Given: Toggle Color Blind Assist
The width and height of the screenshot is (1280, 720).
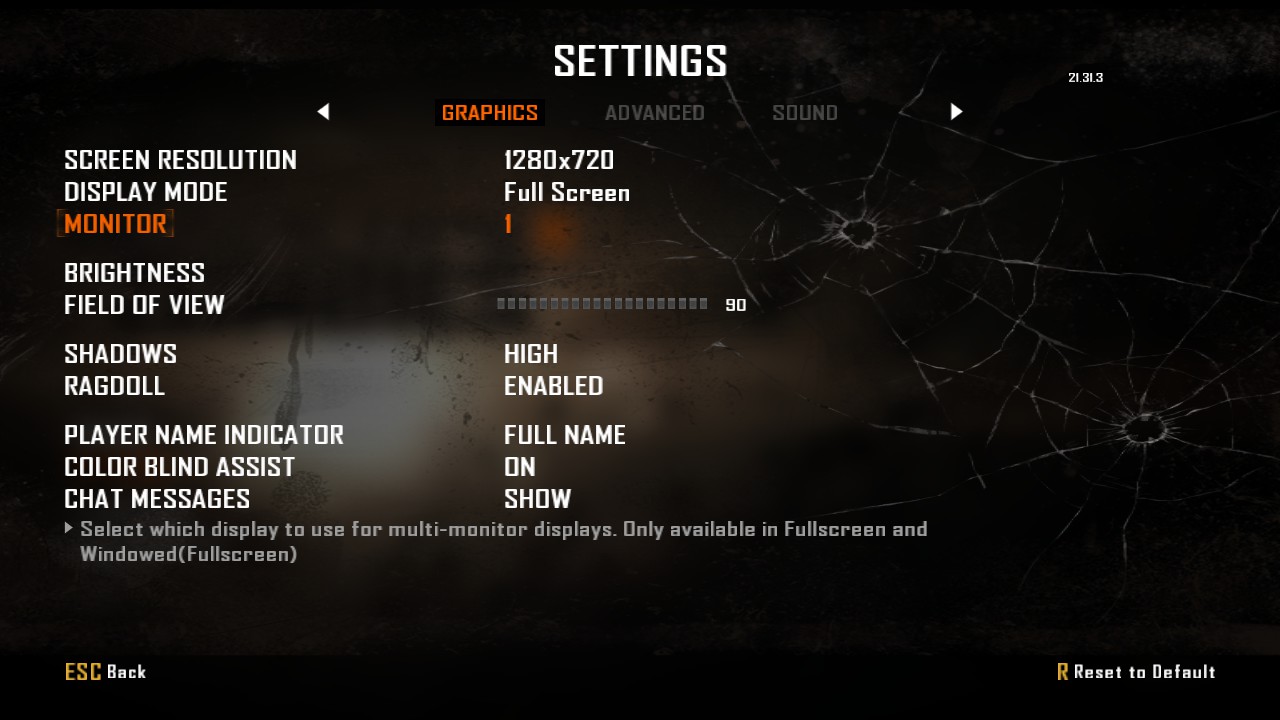Looking at the screenshot, I should click(520, 467).
